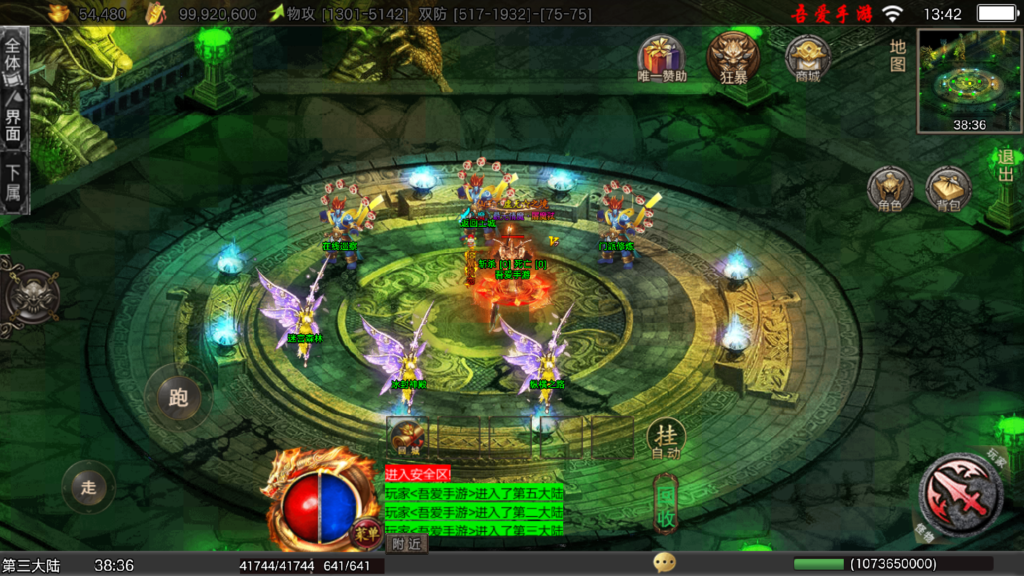
Task: Select the 界面 tab
Action: [x=13, y=119]
